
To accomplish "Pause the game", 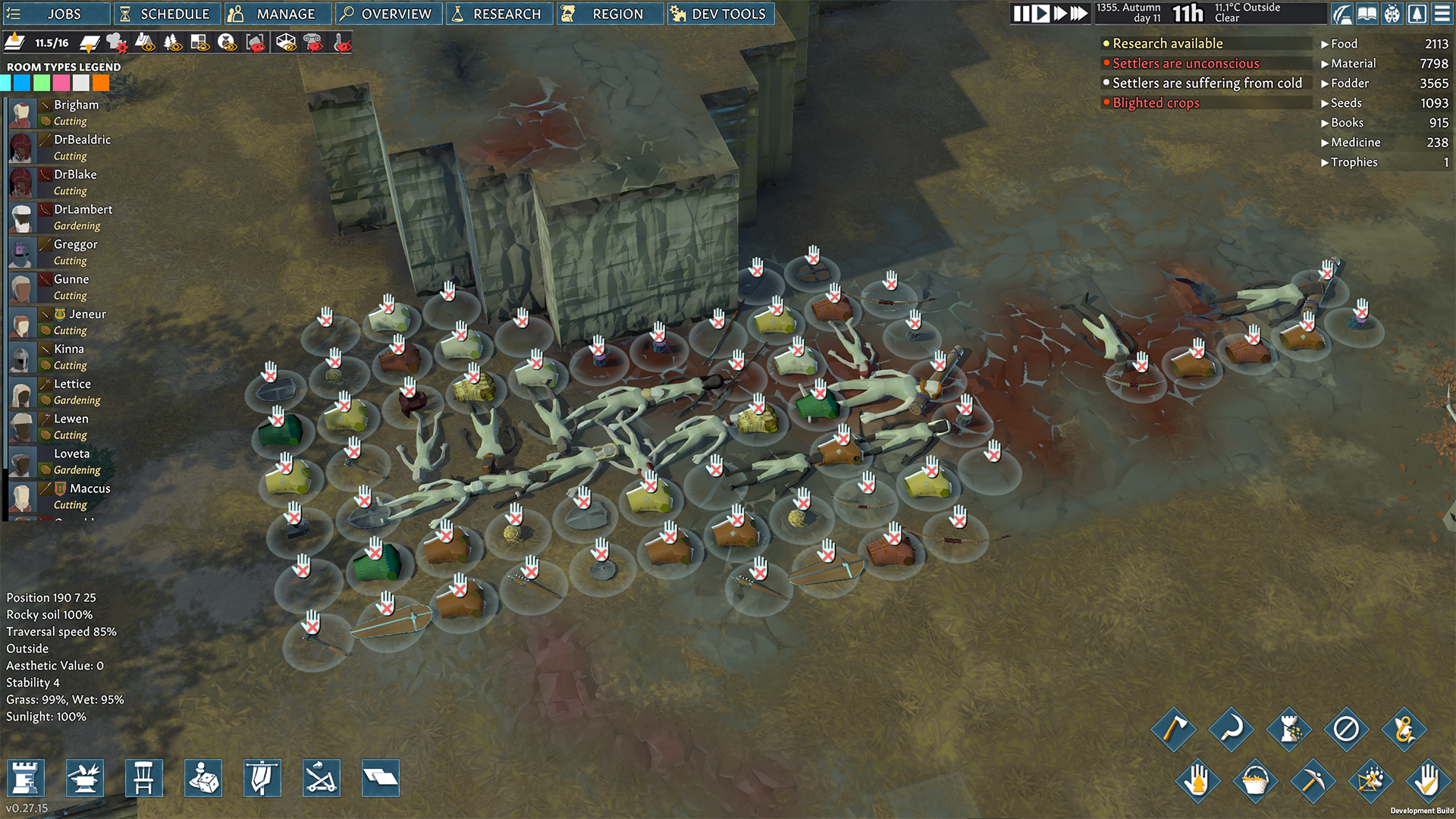I will (x=1021, y=14).
